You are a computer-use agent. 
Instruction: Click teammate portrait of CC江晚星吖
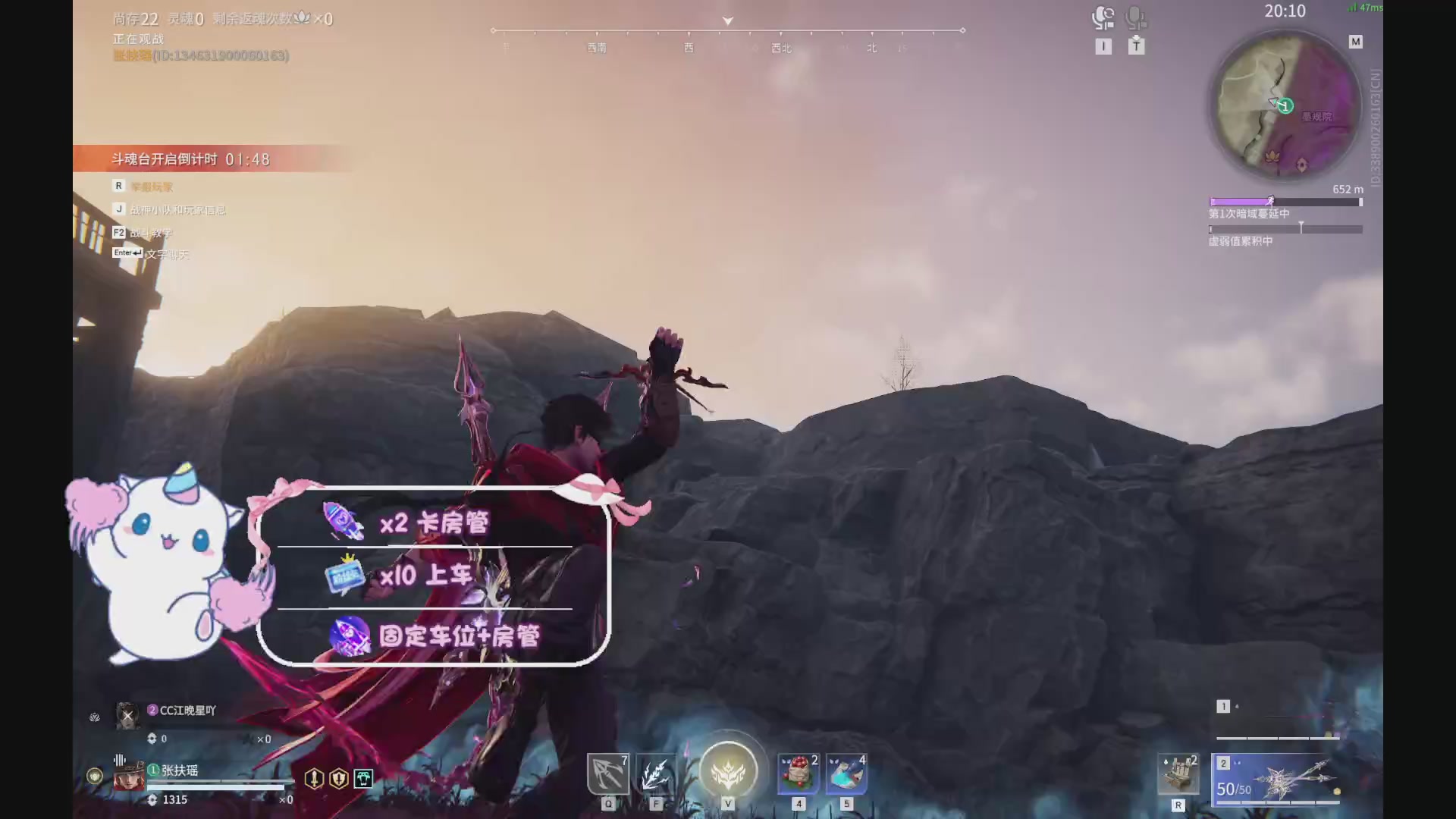click(128, 715)
